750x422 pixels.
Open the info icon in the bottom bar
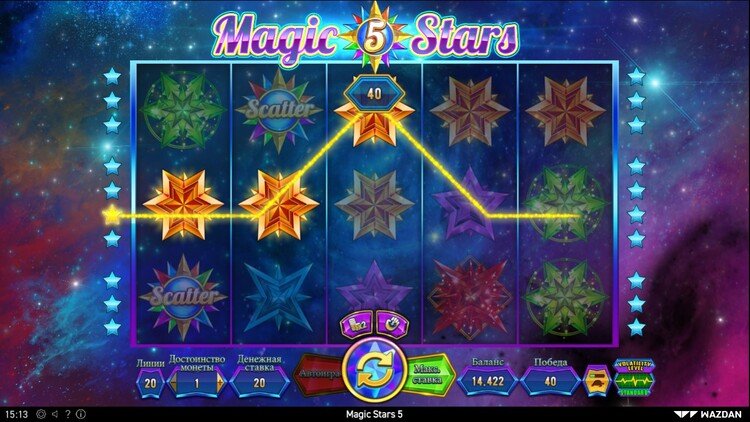(80, 414)
